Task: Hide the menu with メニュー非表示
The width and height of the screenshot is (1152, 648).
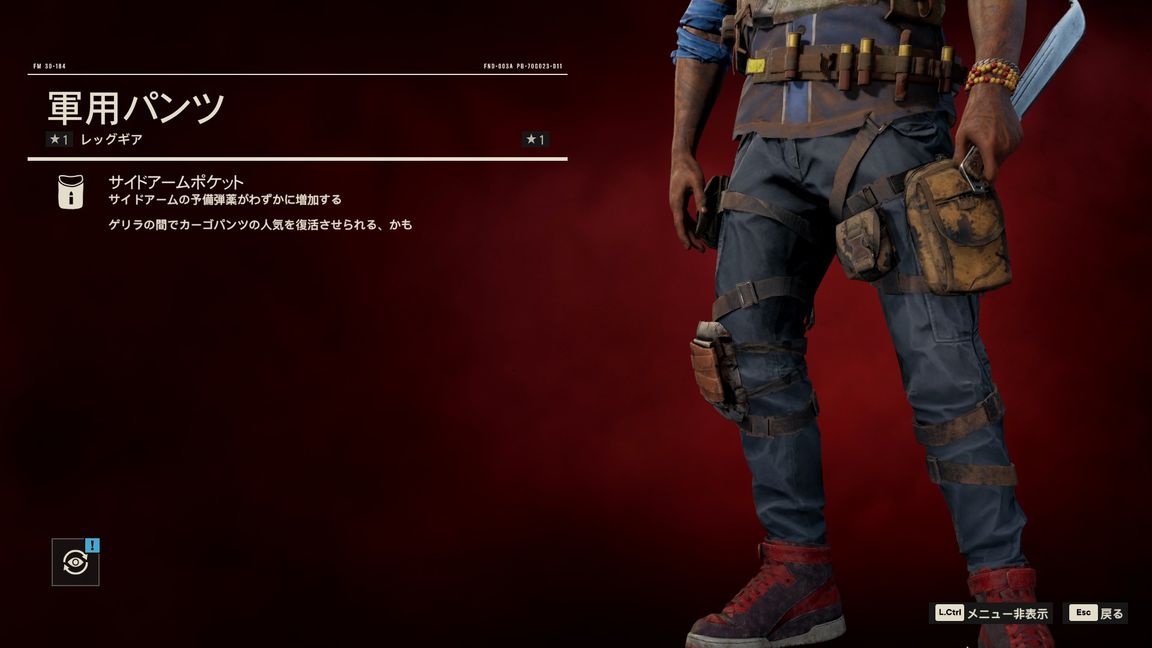Action: pos(992,613)
